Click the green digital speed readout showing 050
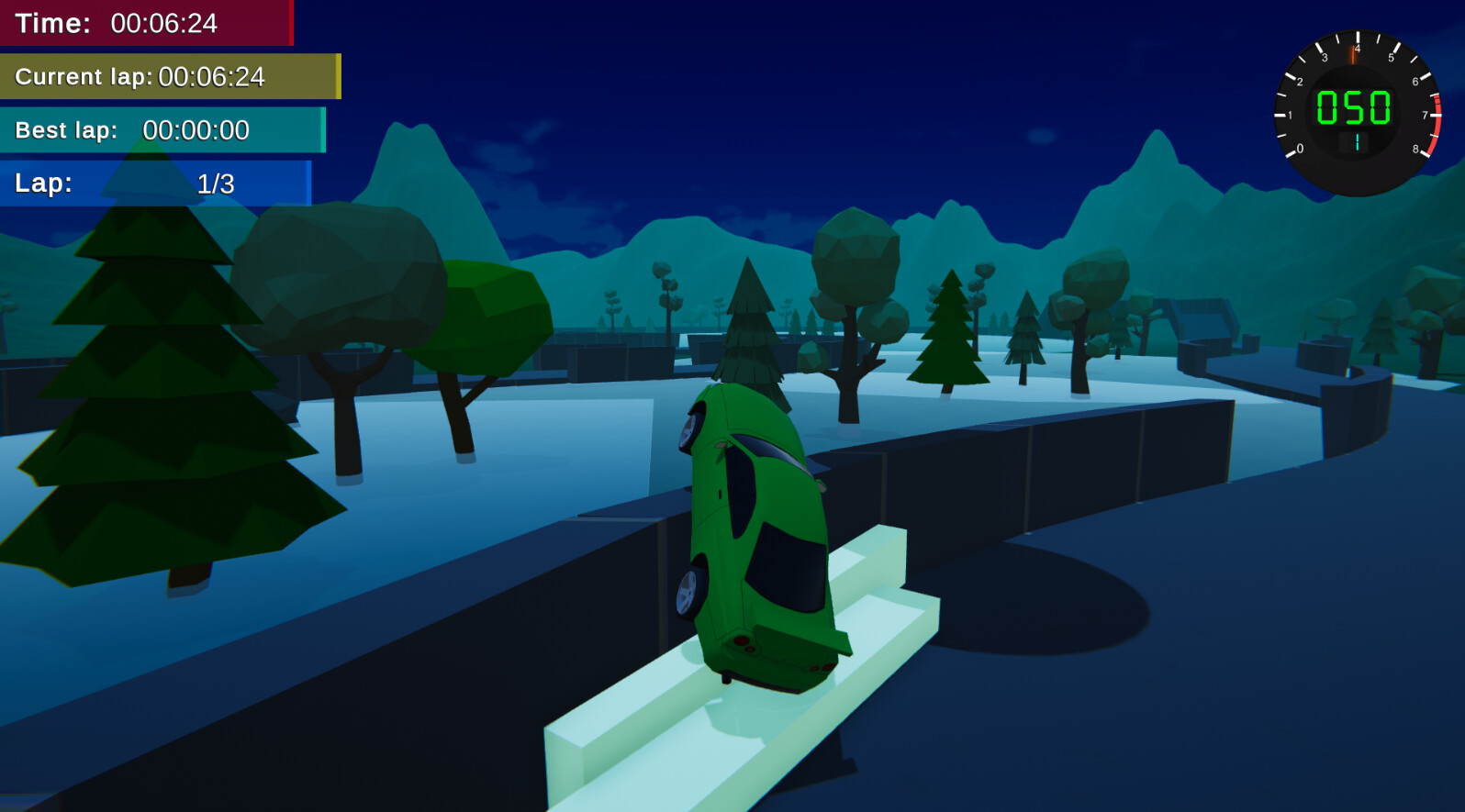Viewport: 1465px width, 812px height. tap(1353, 108)
